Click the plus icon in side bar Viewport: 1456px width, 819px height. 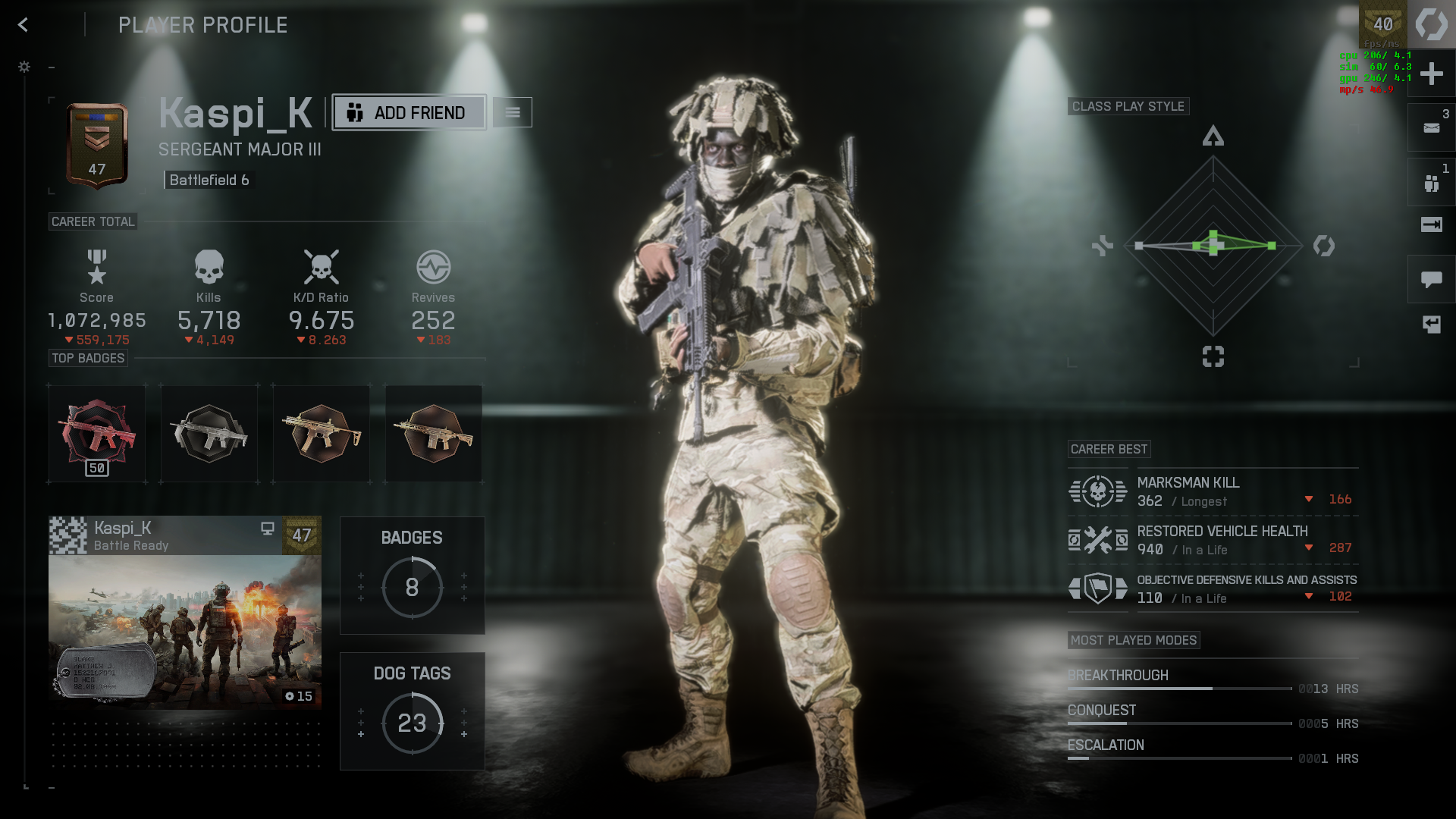pos(1431,74)
